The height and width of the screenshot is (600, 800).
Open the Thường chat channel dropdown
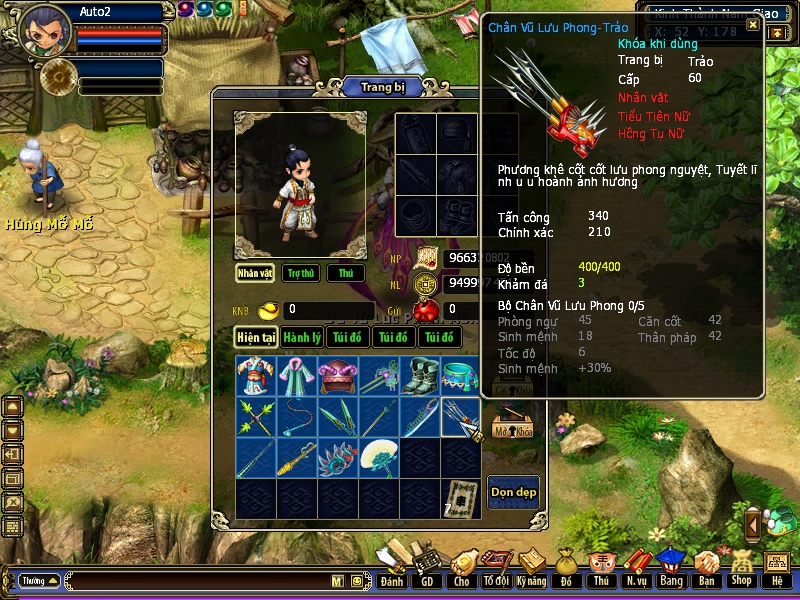click(x=40, y=580)
